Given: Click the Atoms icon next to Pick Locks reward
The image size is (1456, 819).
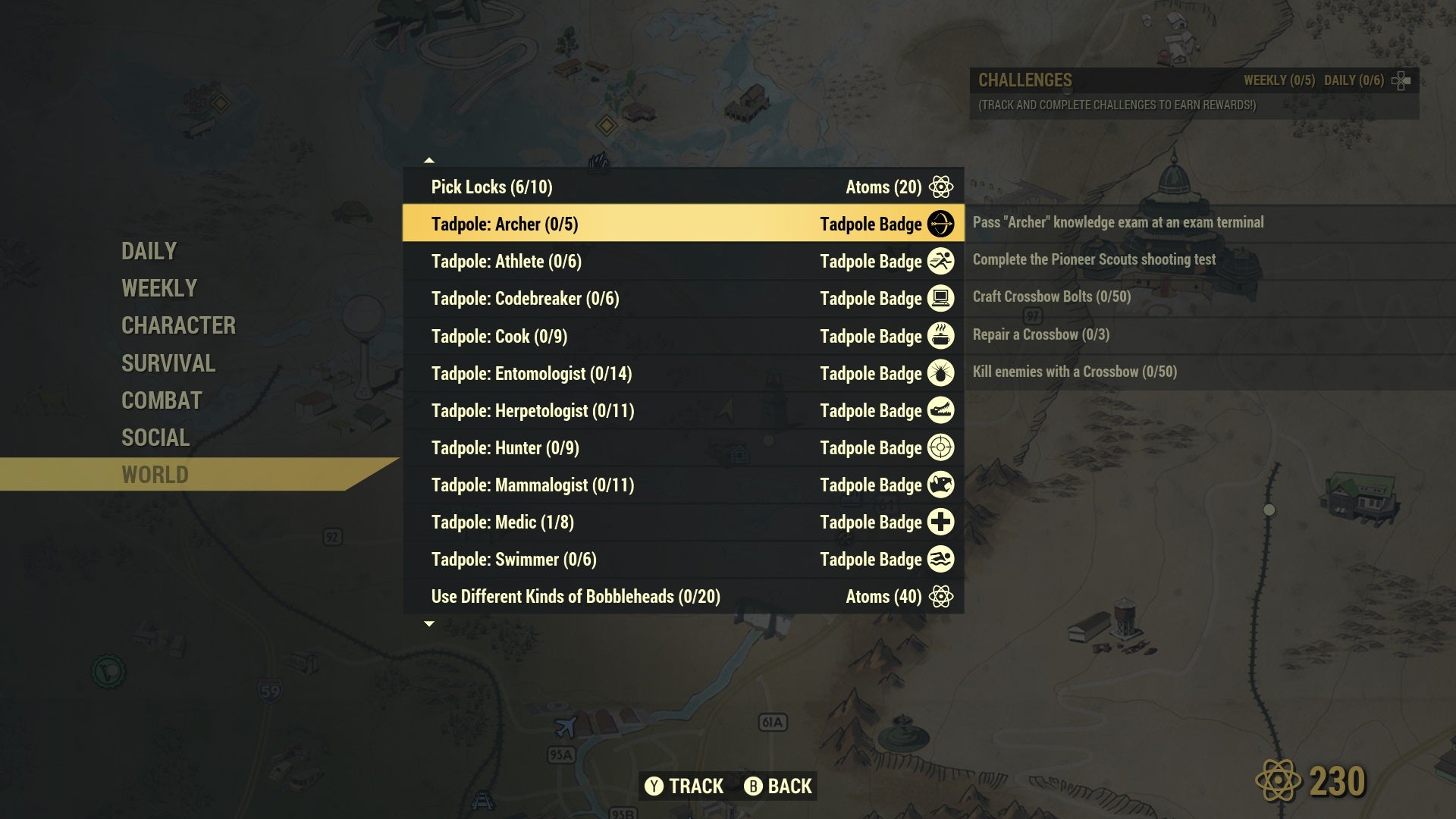Looking at the screenshot, I should (942, 186).
